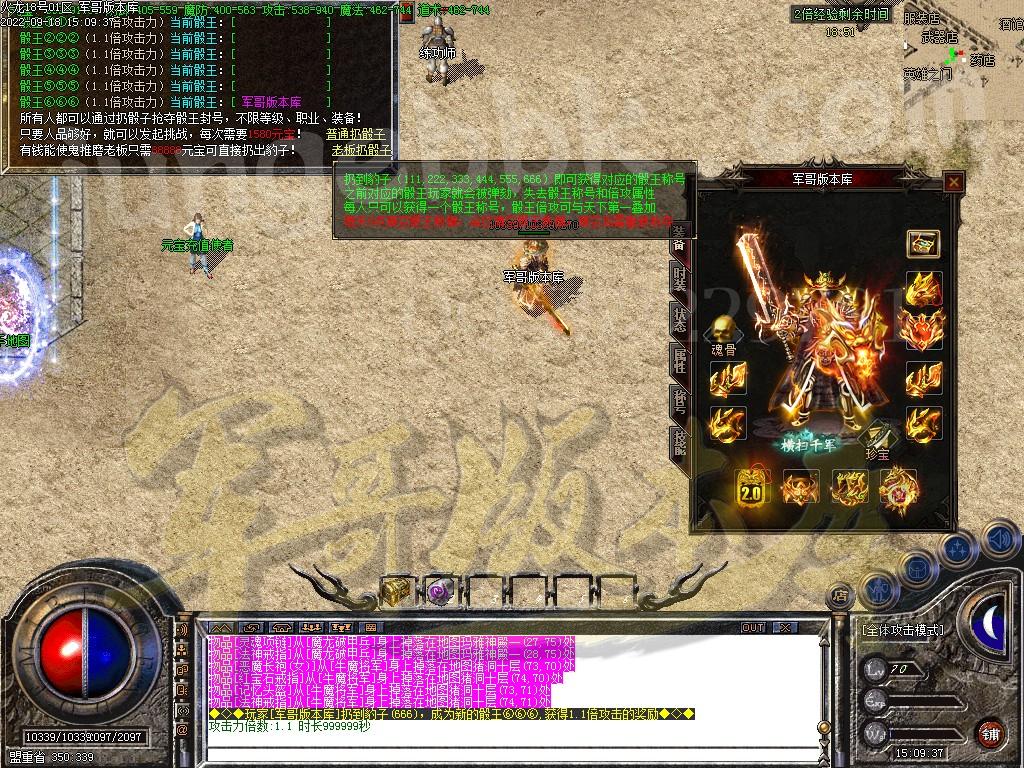The image size is (1024, 768).
Task: Select the flaming heart necklace slot
Action: (x=922, y=328)
